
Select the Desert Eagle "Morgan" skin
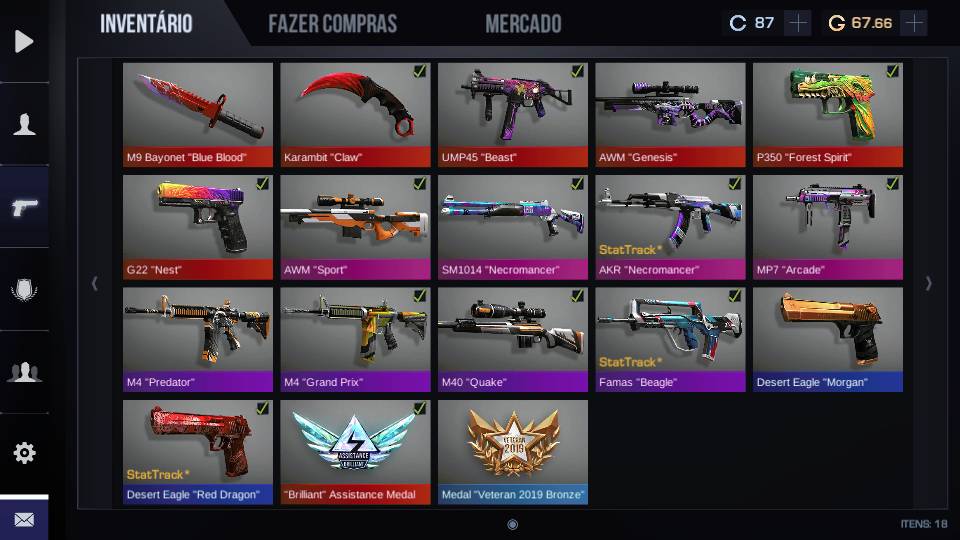(828, 339)
